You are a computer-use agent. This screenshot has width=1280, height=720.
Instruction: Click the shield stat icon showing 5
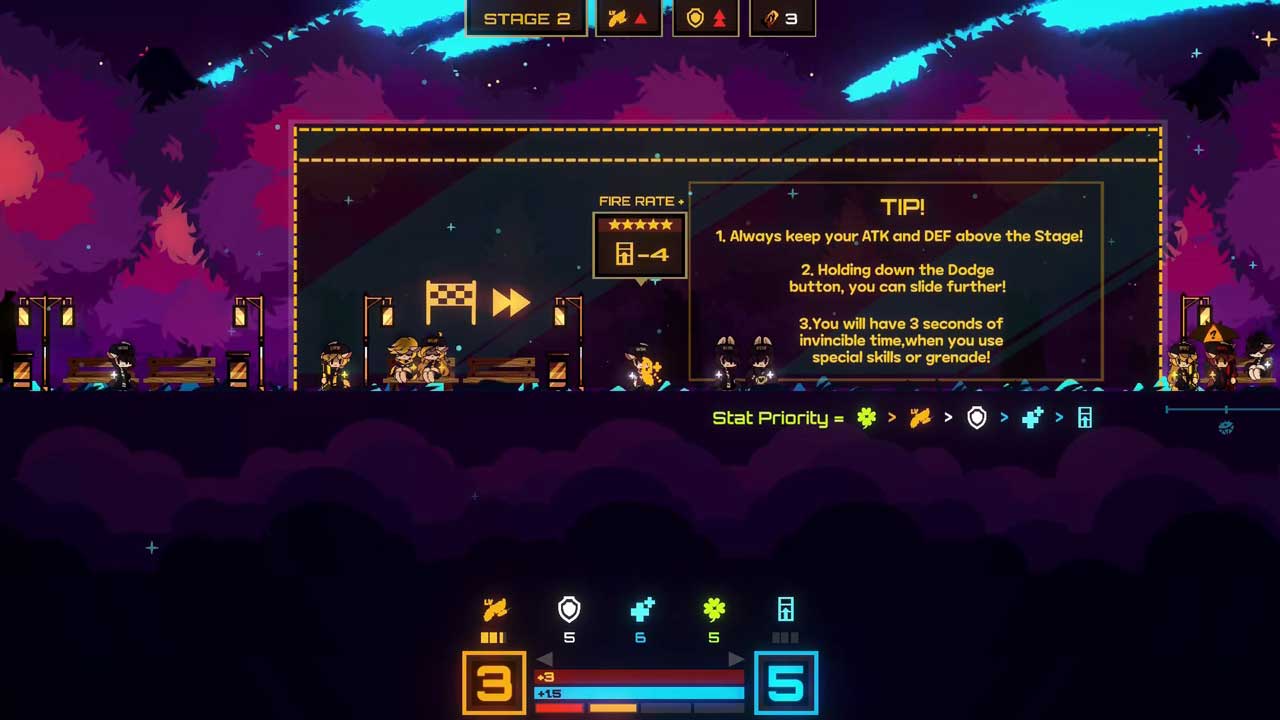(x=569, y=609)
